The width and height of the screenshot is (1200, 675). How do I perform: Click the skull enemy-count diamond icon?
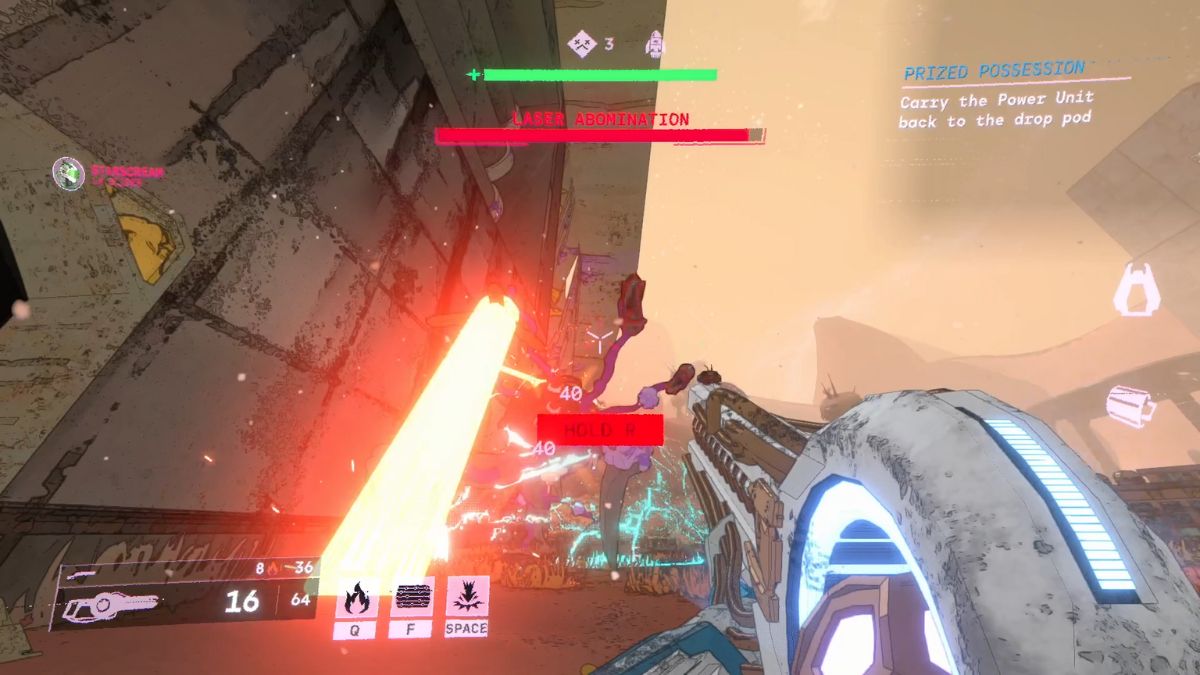tap(580, 43)
